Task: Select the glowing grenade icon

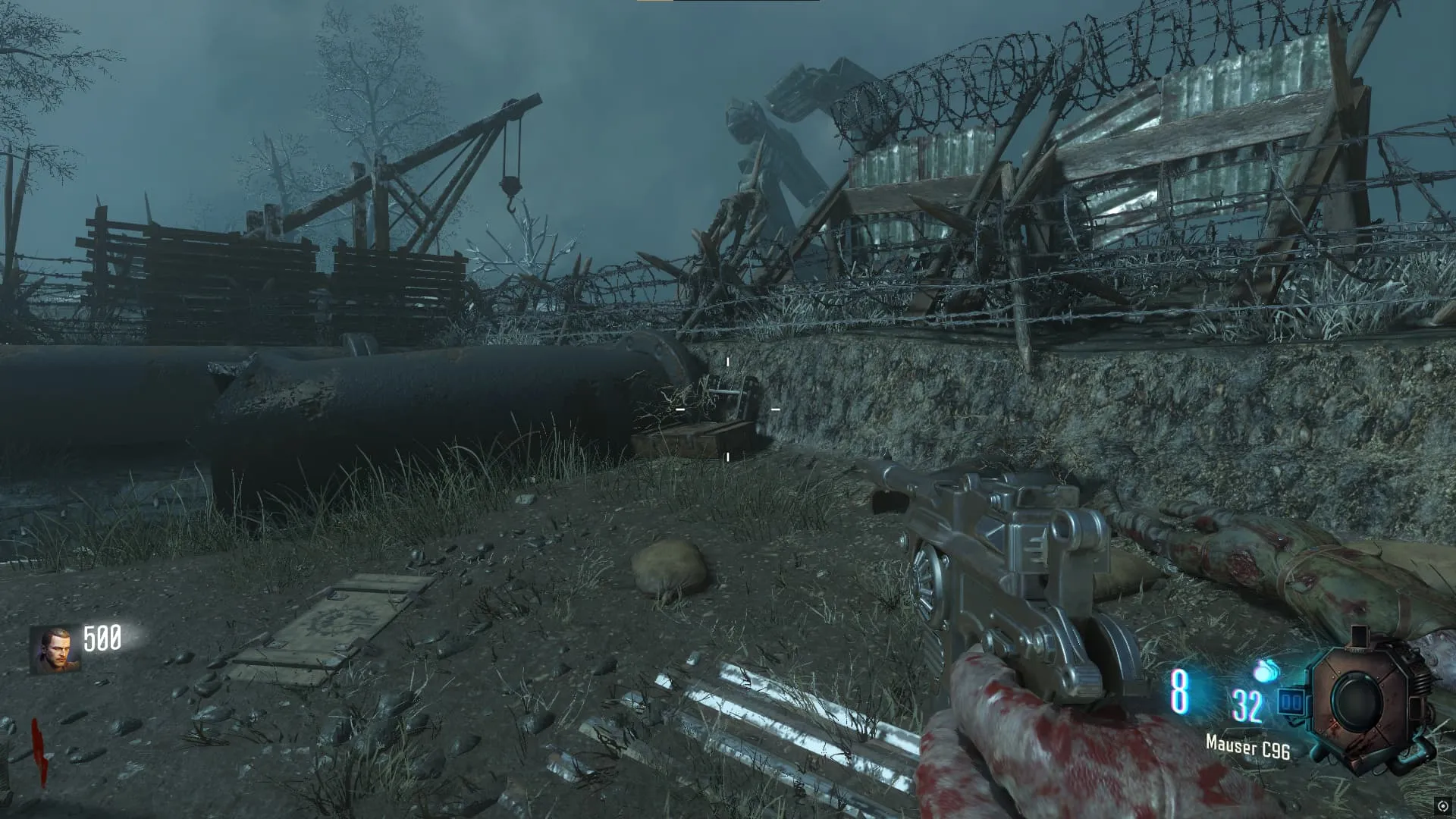Action: tap(1266, 671)
